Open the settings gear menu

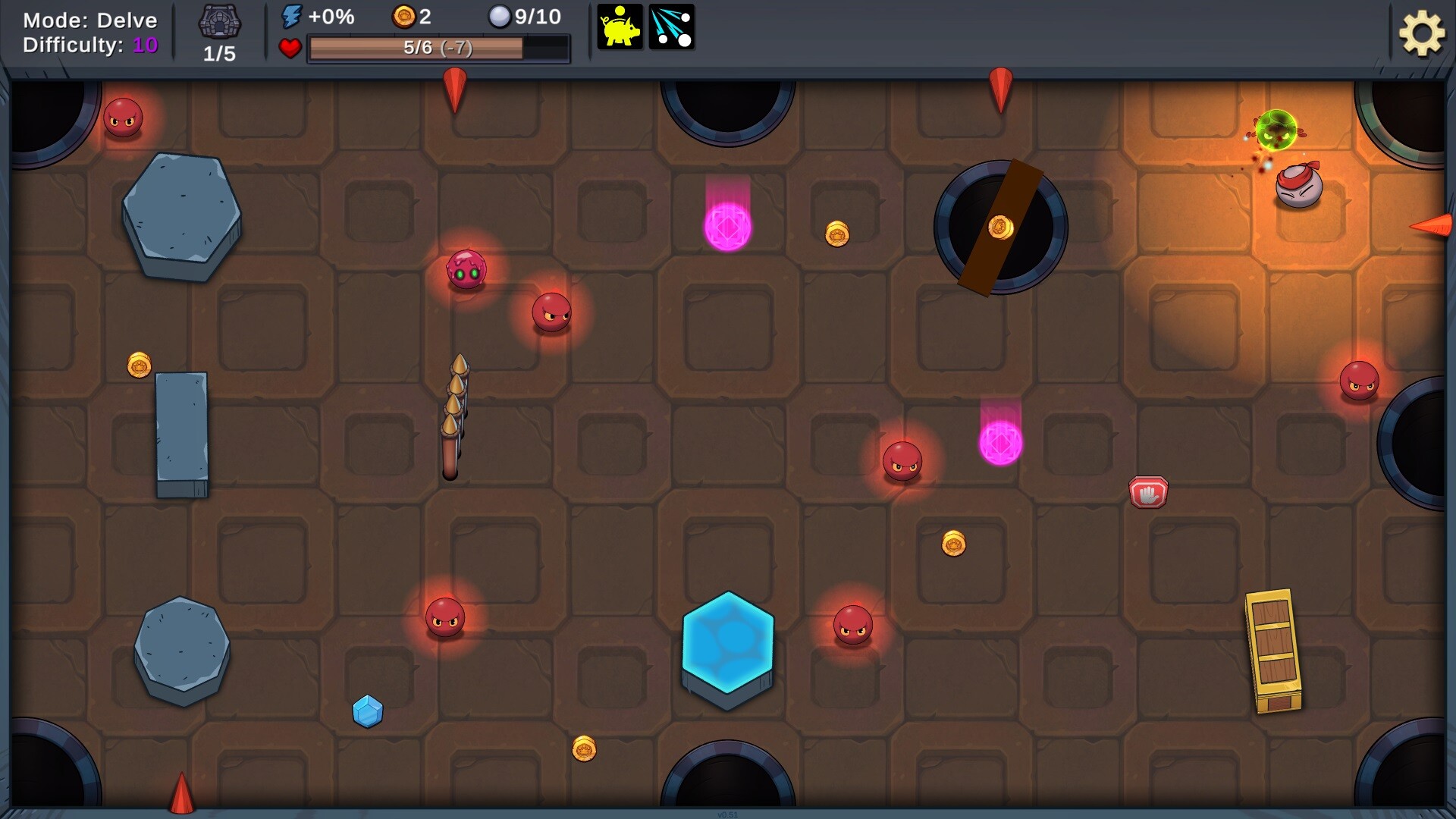click(1422, 33)
